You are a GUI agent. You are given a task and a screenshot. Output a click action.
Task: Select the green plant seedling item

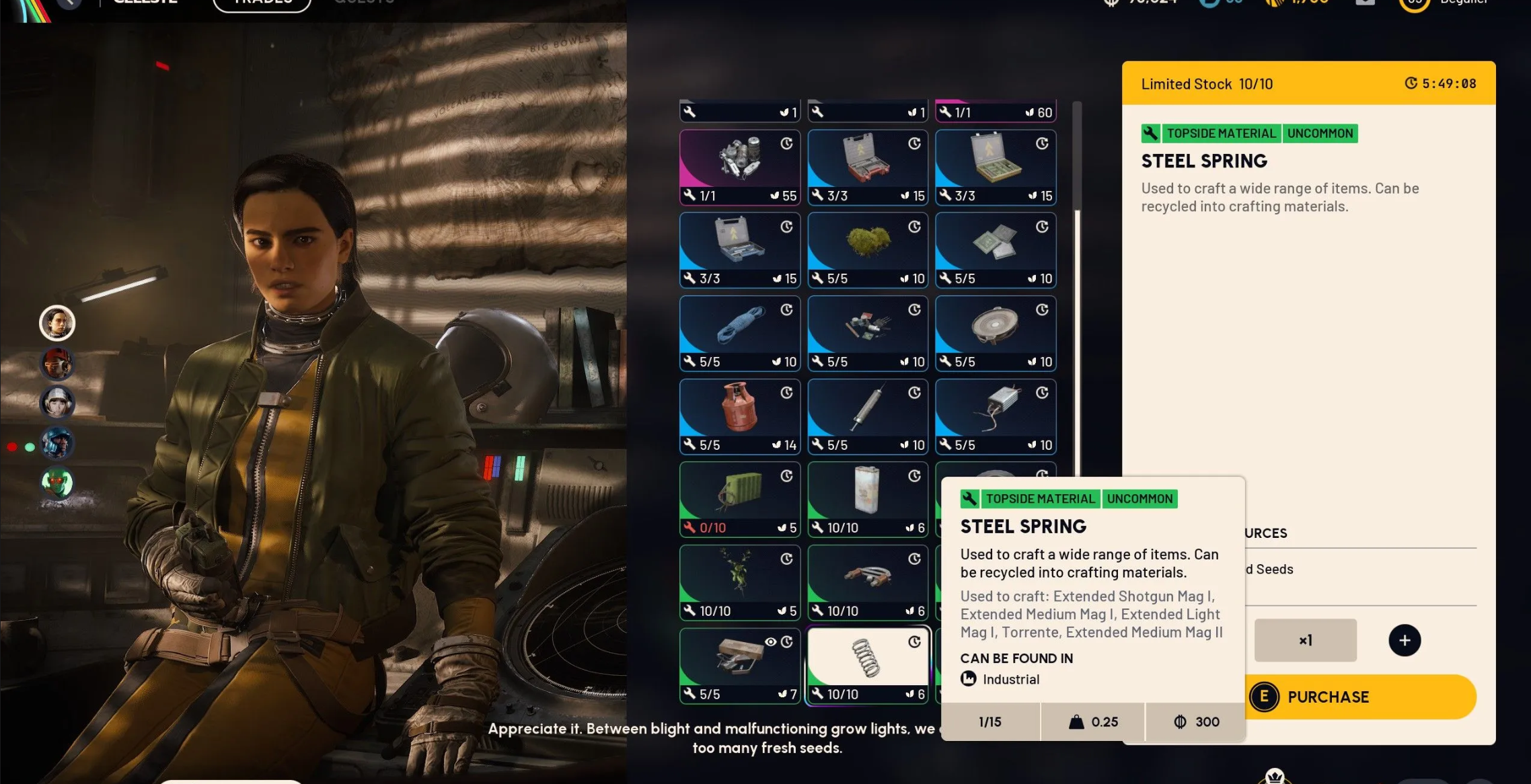tap(739, 582)
